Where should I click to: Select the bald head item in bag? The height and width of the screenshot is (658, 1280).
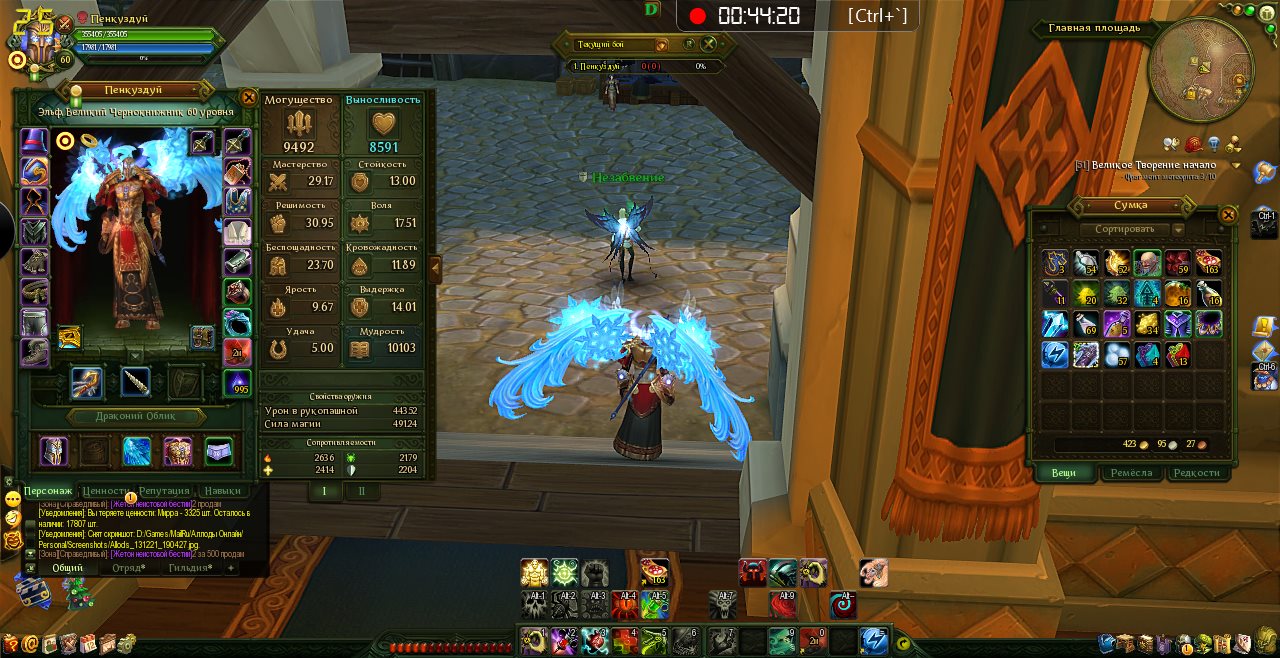tap(1147, 263)
